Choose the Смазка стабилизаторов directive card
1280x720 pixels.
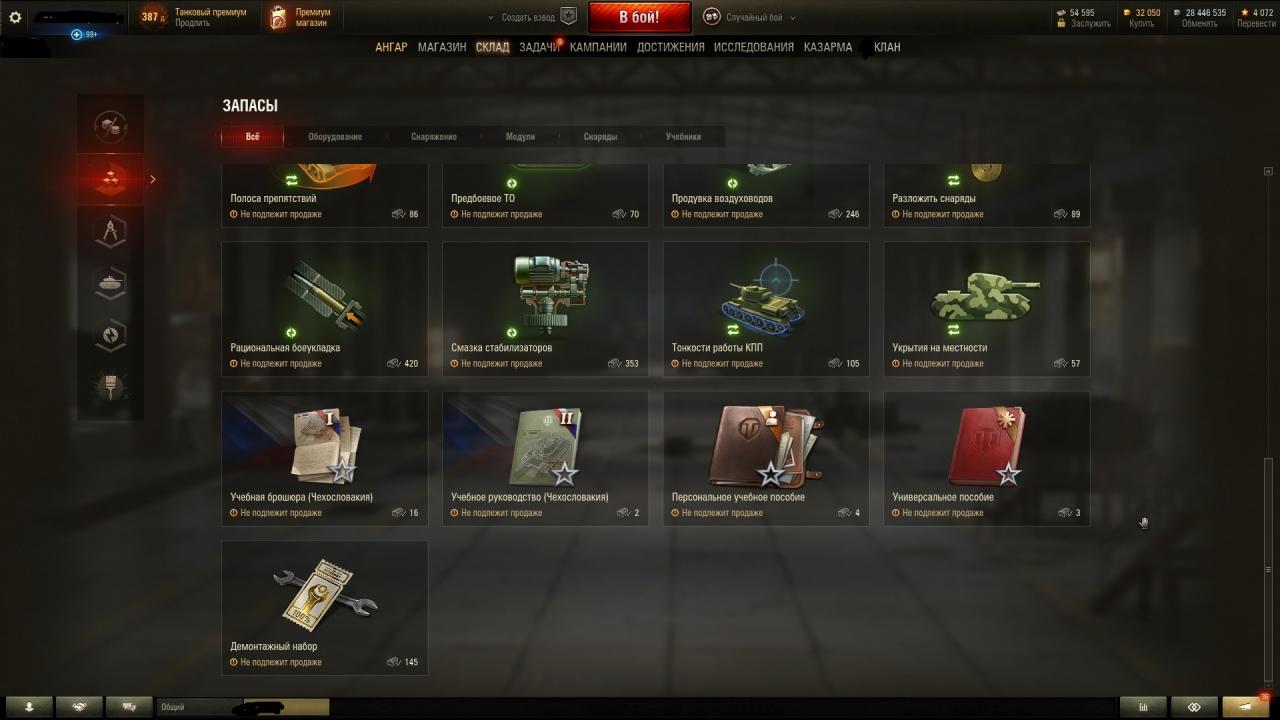[x=545, y=308]
